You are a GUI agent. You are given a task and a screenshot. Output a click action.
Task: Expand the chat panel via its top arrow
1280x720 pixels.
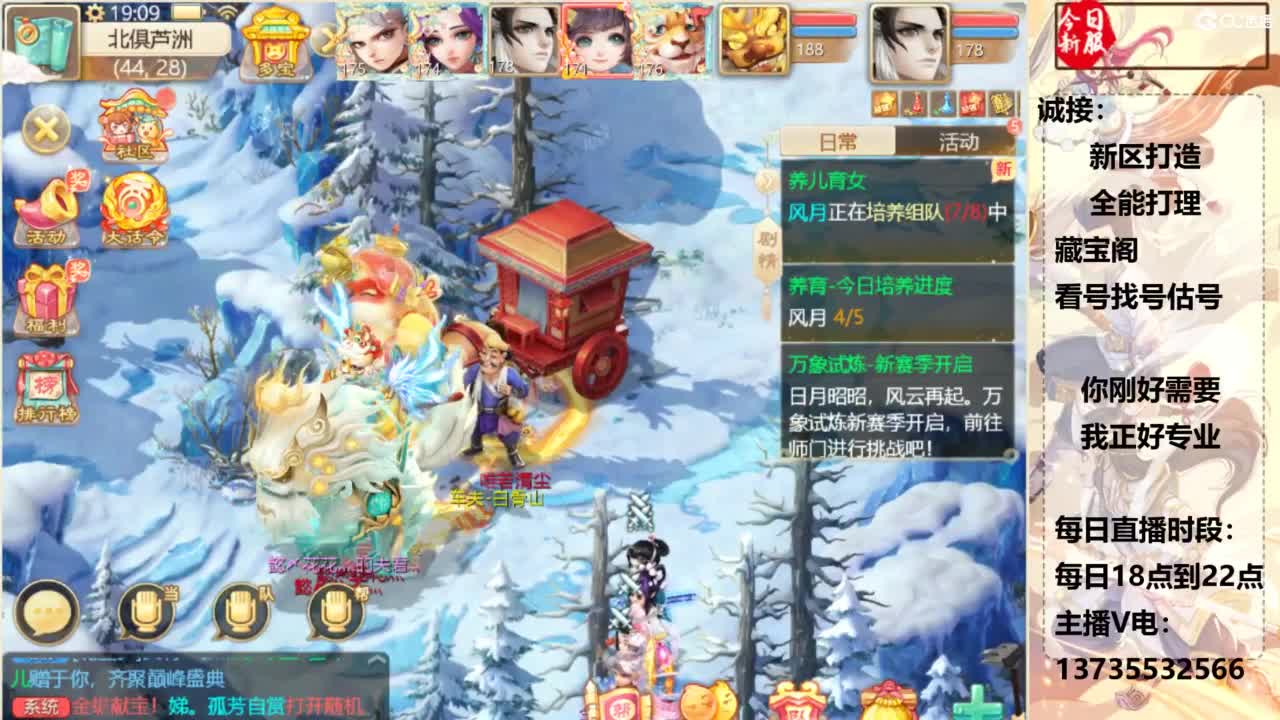[x=377, y=660]
